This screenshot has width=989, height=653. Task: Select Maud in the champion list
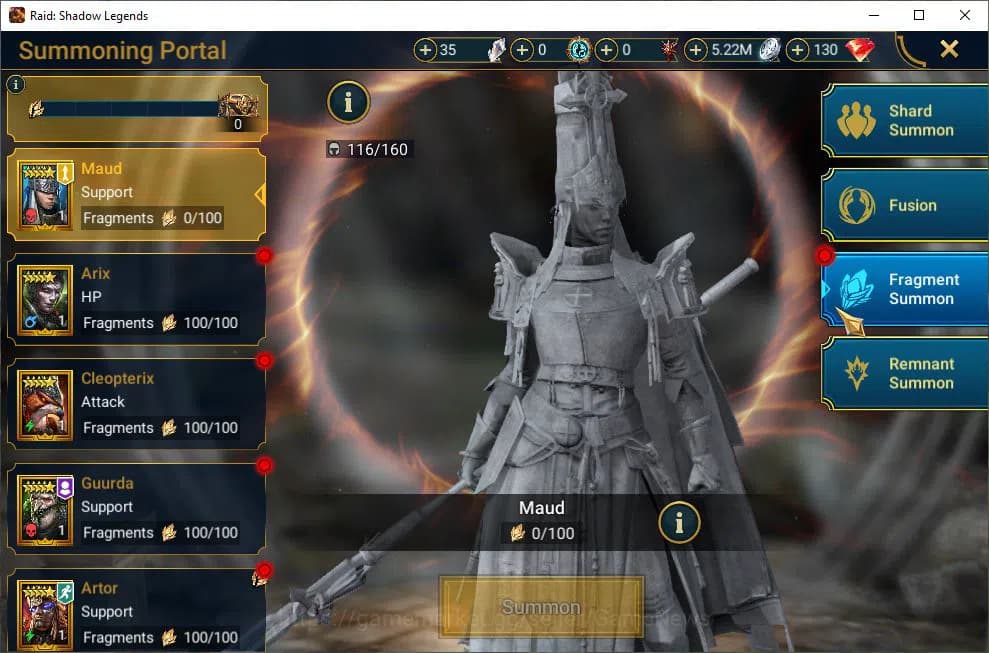[136, 194]
